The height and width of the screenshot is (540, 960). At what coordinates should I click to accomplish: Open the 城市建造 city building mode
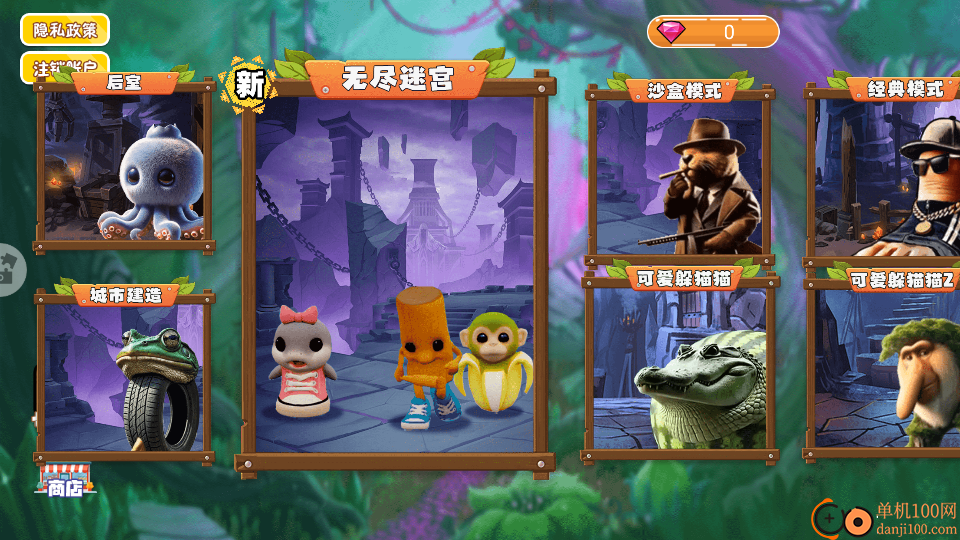[124, 376]
